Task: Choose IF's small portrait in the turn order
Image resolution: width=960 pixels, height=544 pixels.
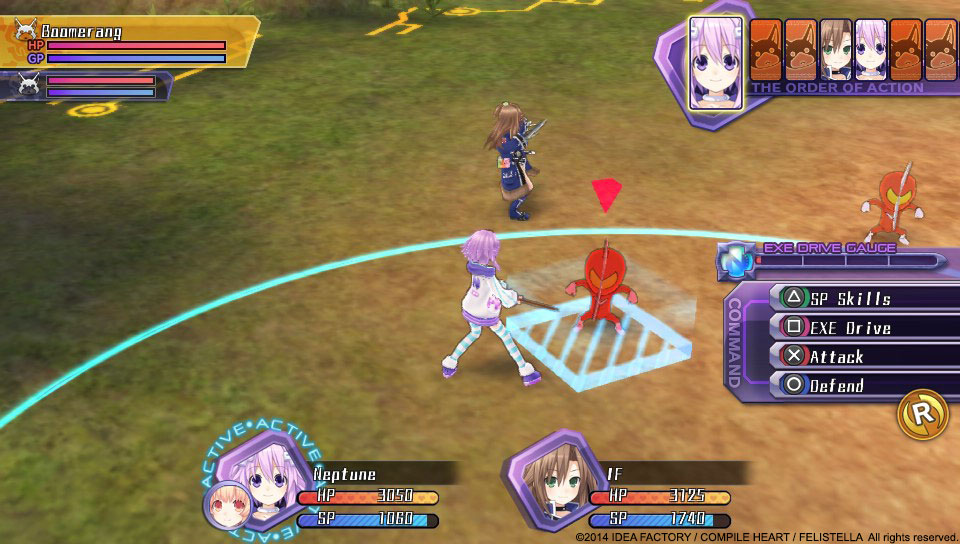Action: [836, 49]
